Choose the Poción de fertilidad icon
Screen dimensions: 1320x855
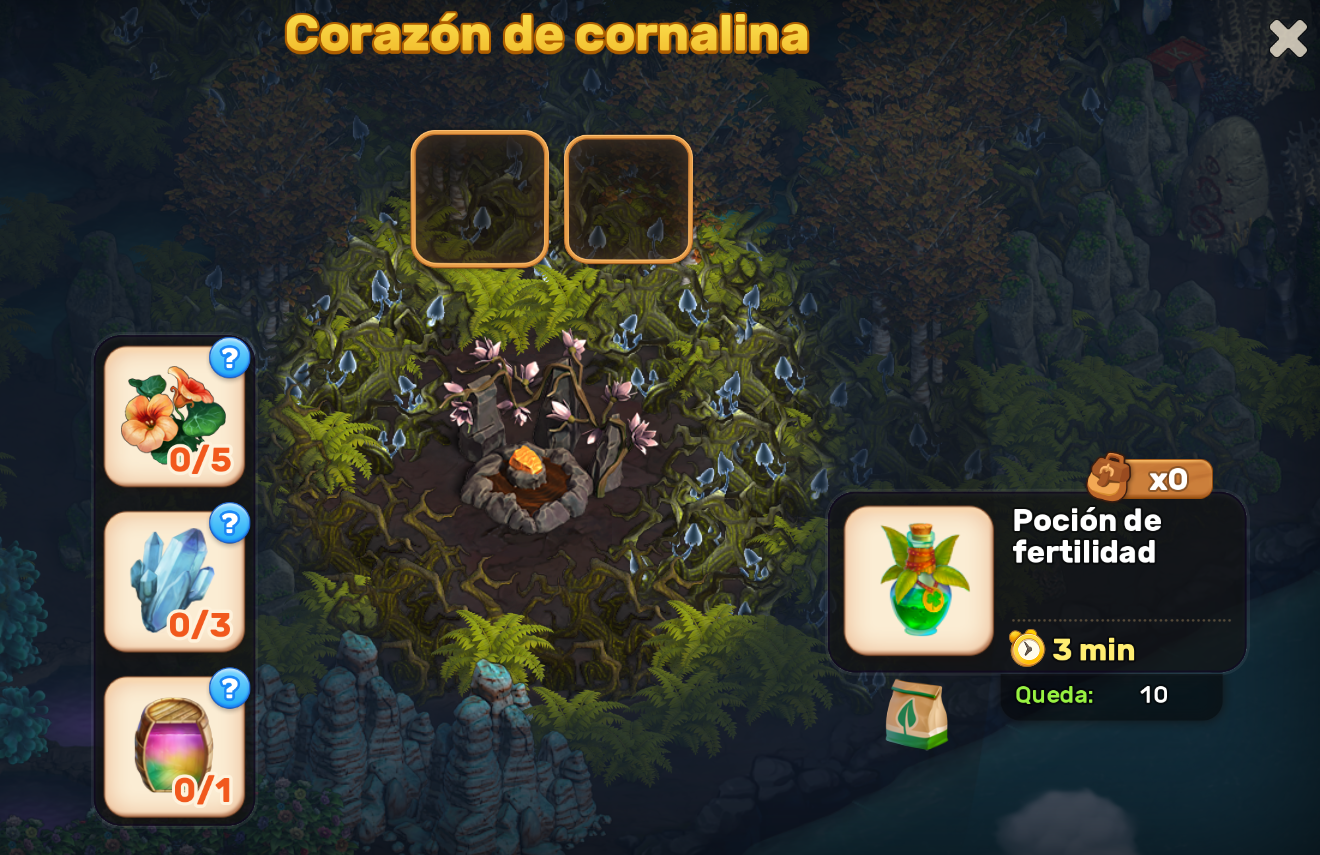pyautogui.click(x=918, y=580)
